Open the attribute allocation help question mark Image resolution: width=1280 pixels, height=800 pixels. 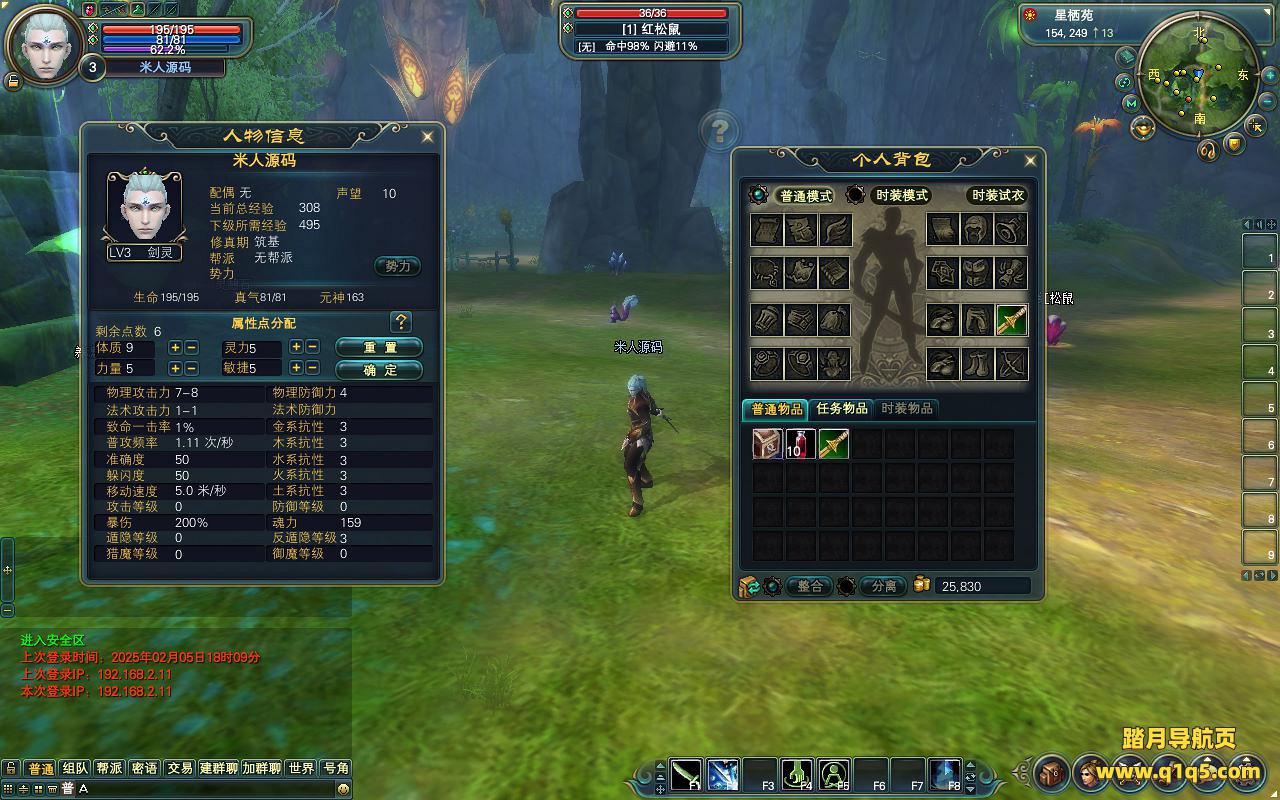(401, 322)
